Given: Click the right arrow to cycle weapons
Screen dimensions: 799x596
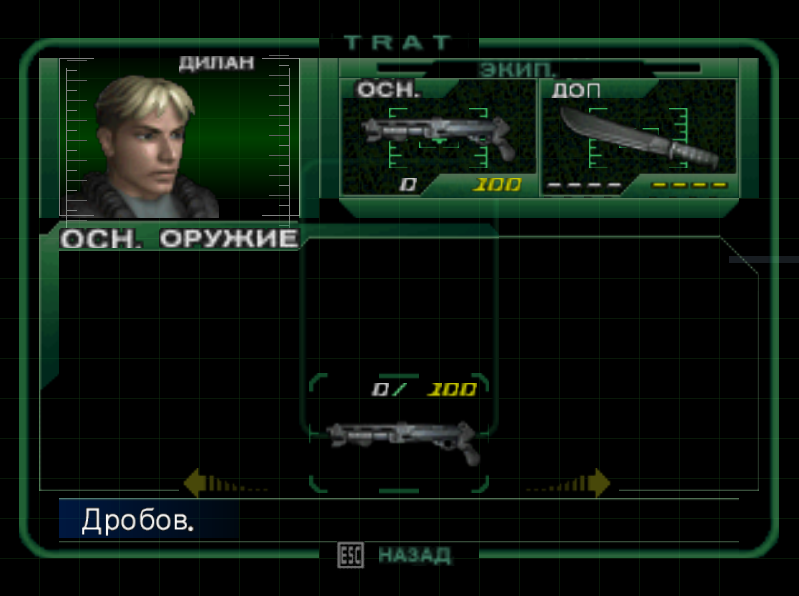Looking at the screenshot, I should click(x=598, y=484).
